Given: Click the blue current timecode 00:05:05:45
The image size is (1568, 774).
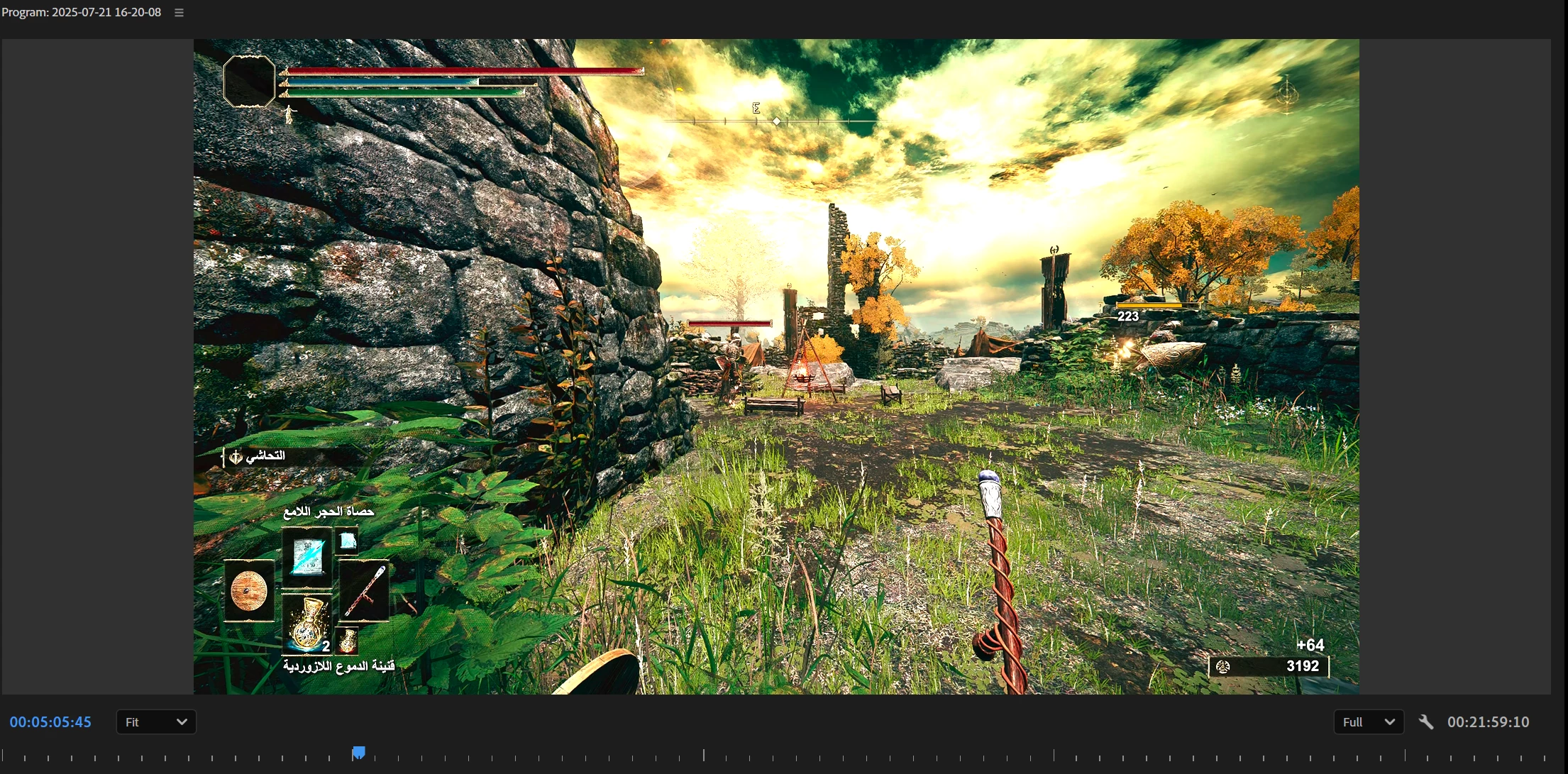Looking at the screenshot, I should point(50,722).
